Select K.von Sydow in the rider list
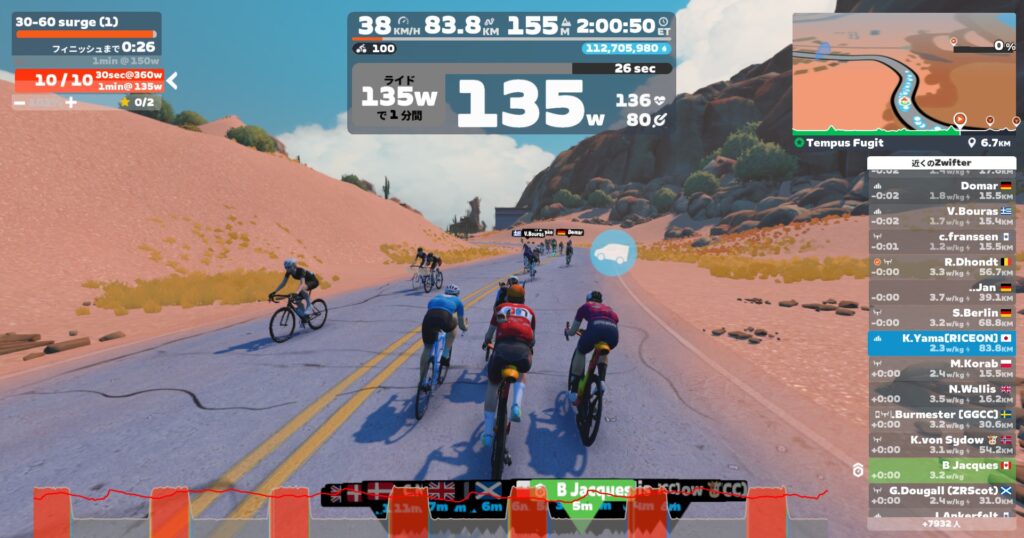Image resolution: width=1024 pixels, height=538 pixels. [941, 444]
